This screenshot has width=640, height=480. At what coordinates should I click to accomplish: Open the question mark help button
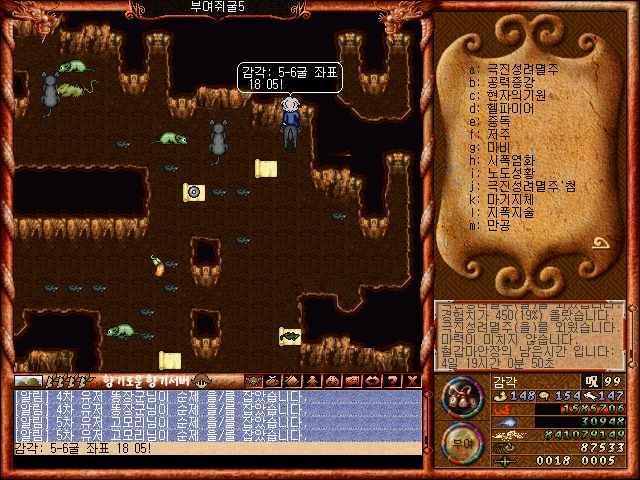click(393, 381)
